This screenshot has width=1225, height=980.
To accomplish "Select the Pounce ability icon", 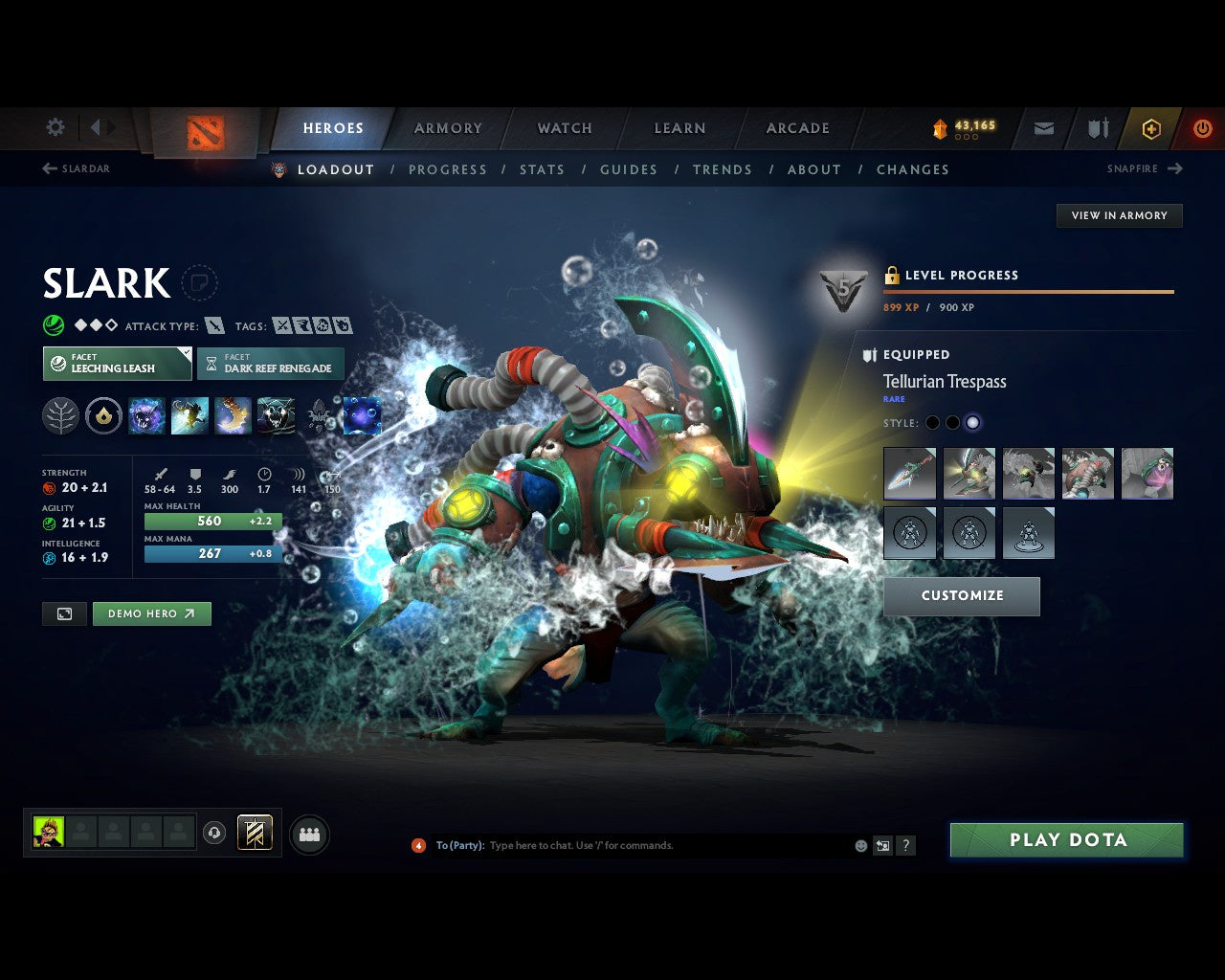I will (189, 414).
